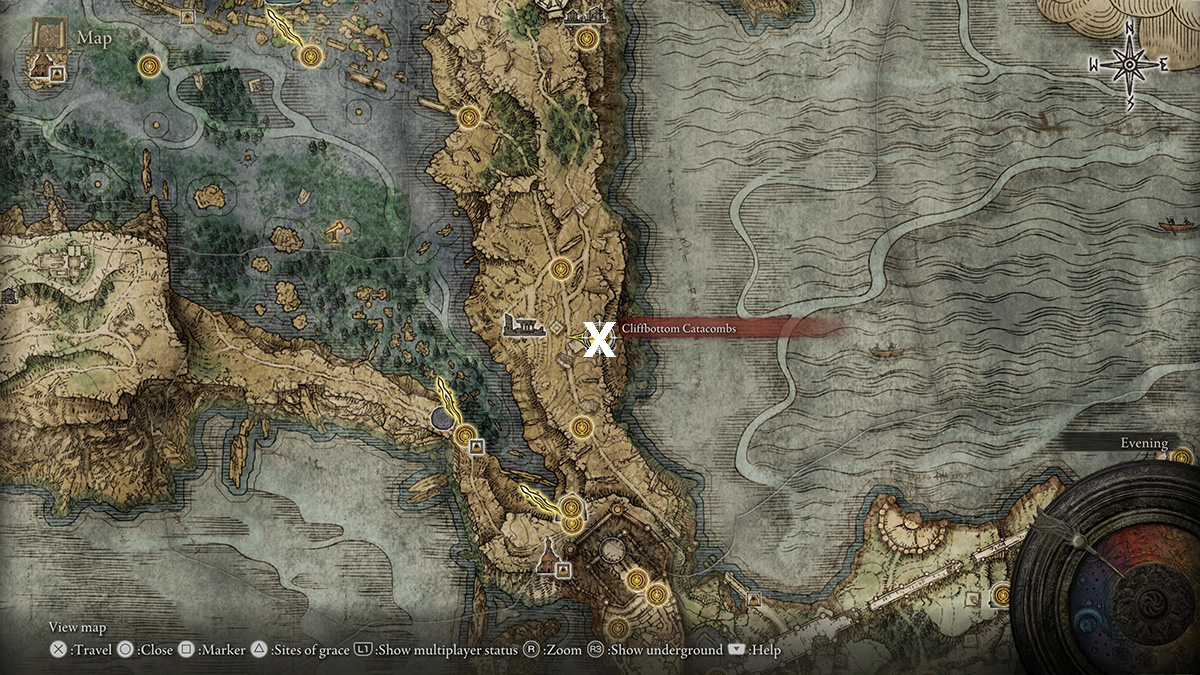
Task: Select the site of grace nearest the Map title
Action: pos(151,66)
